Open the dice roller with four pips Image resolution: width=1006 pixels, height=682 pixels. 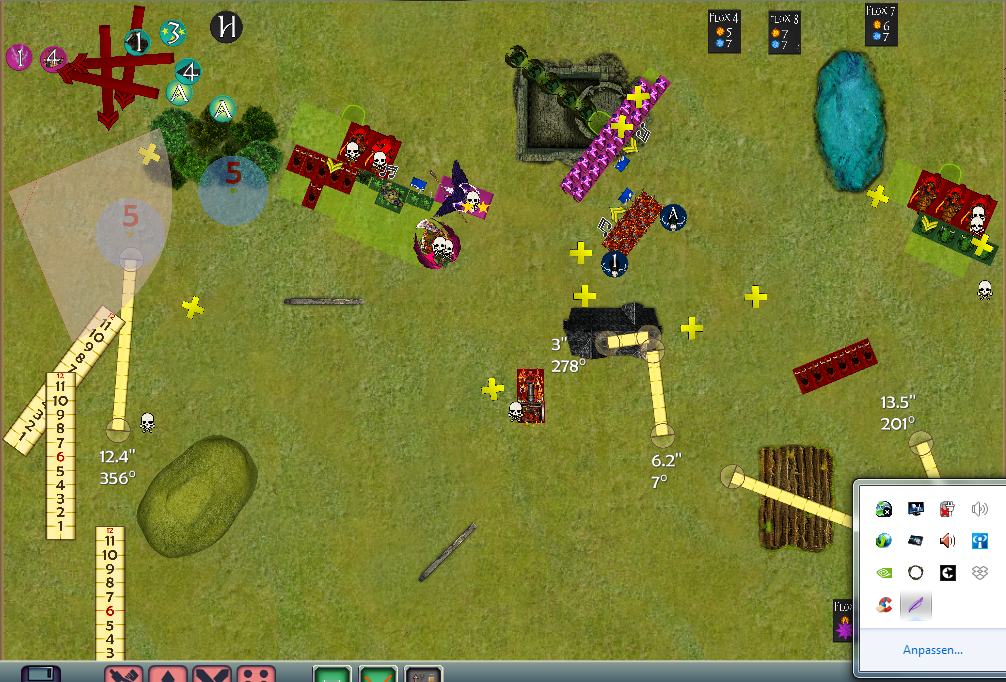tap(261, 674)
